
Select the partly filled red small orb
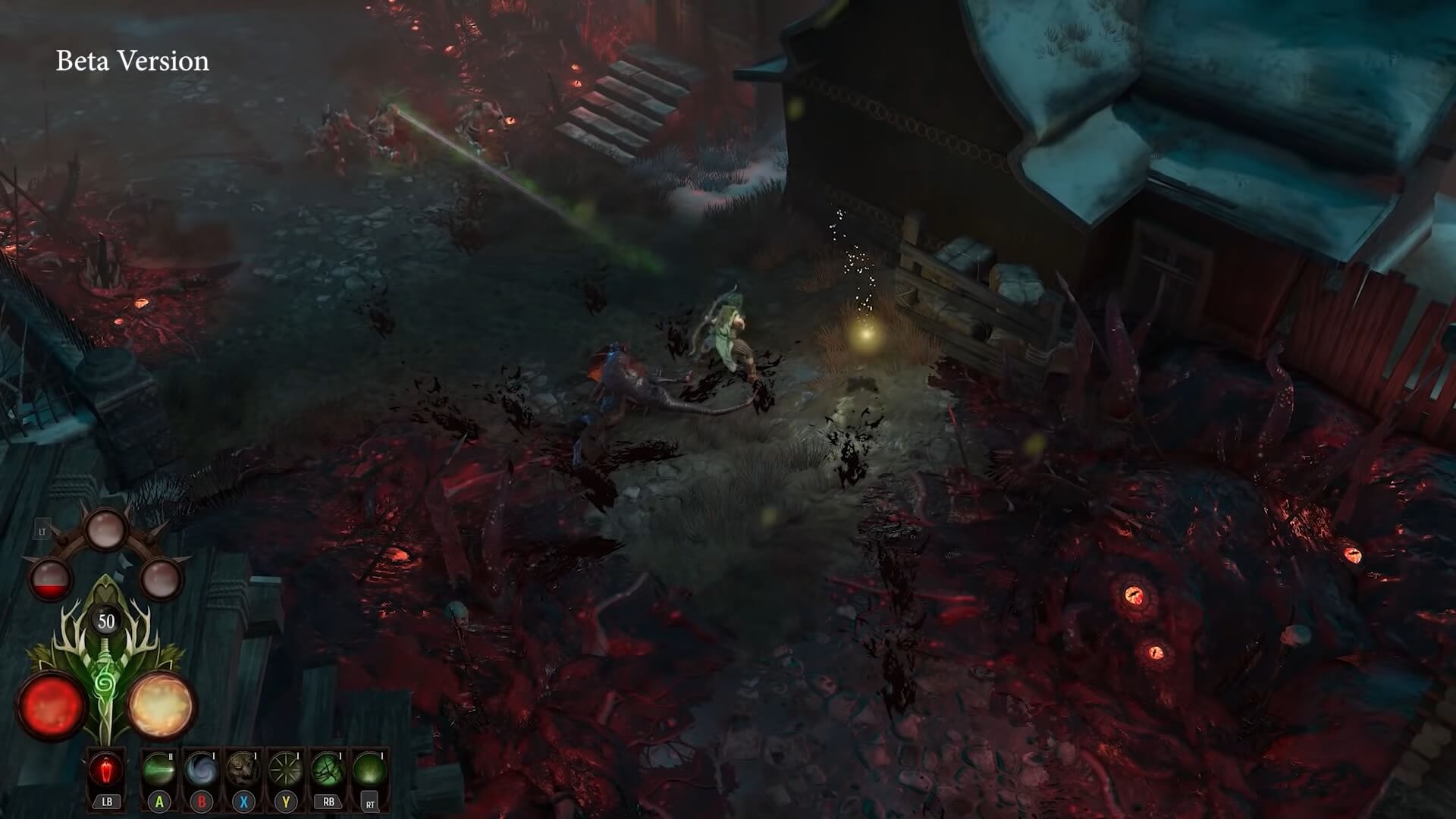pos(50,578)
